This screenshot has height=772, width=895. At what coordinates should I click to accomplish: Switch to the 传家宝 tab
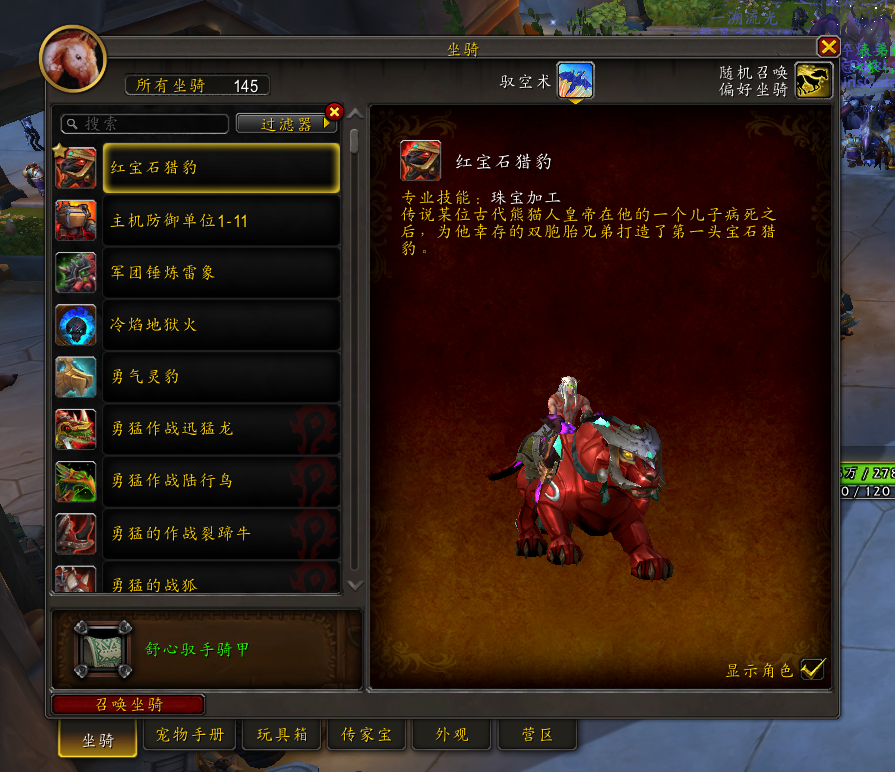tap(366, 736)
